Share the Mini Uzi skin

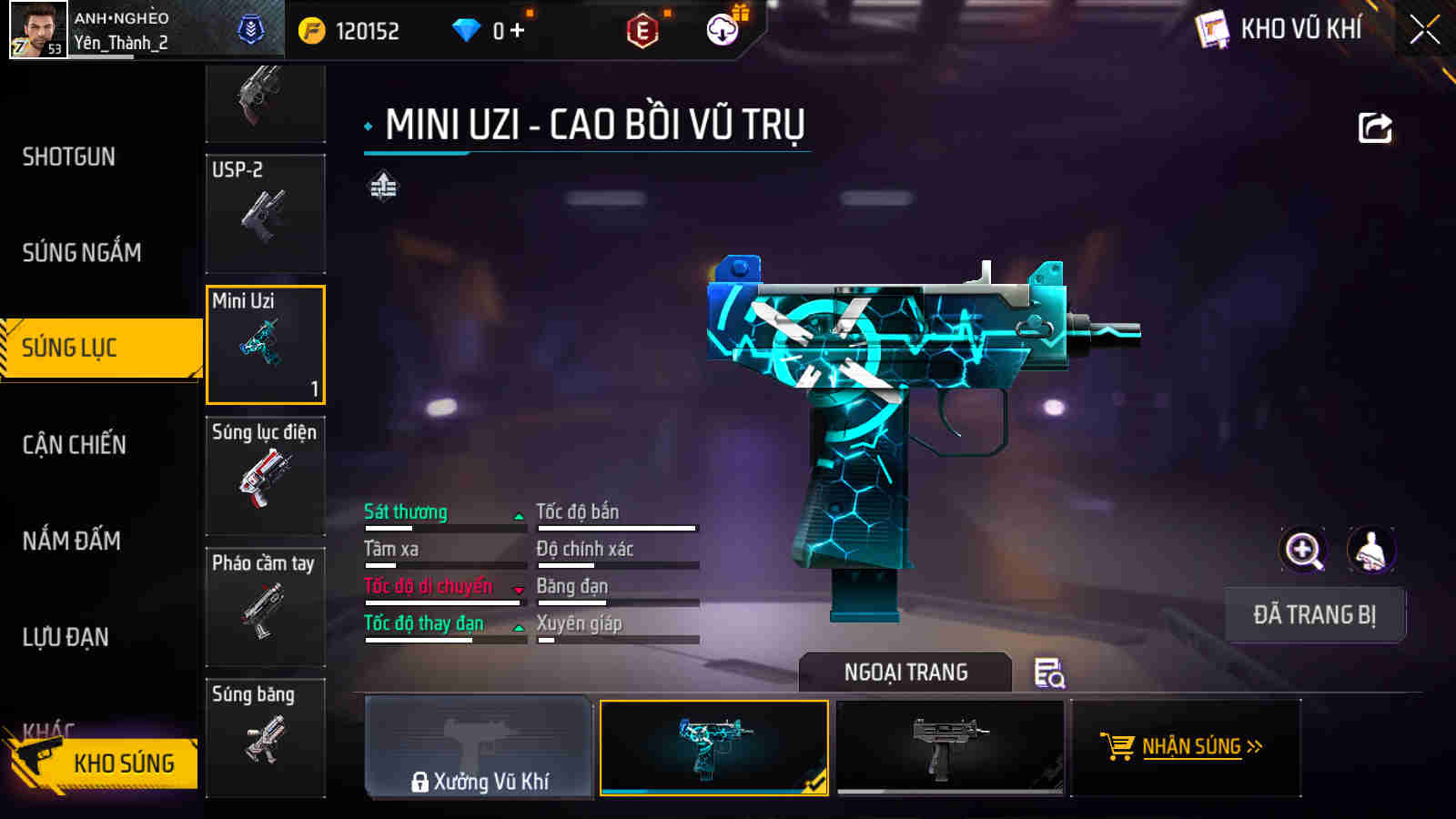click(1375, 128)
